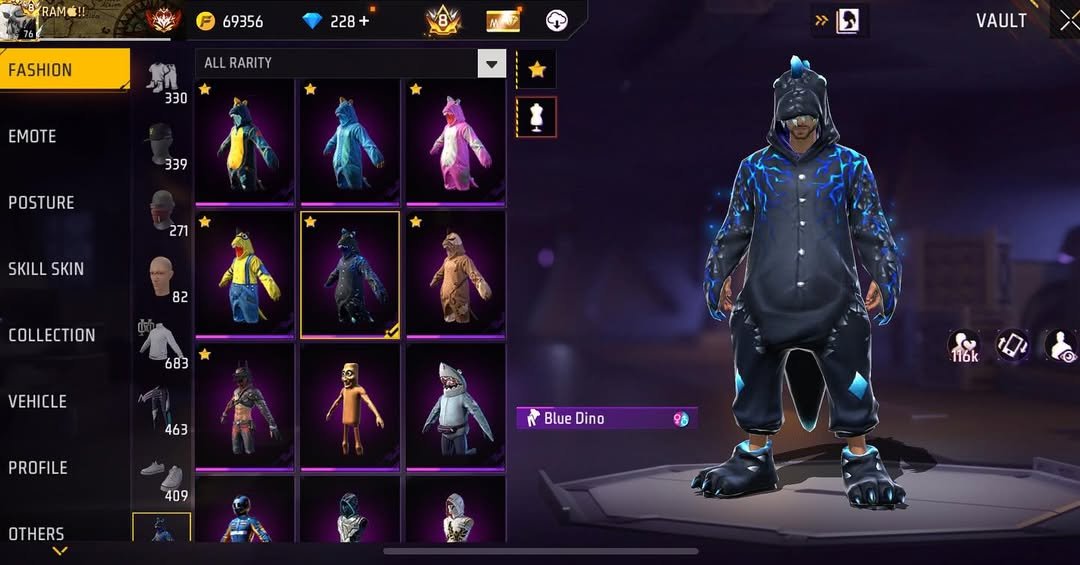This screenshot has height=565, width=1080.
Task: Toggle the star favorites filter
Action: 536,70
